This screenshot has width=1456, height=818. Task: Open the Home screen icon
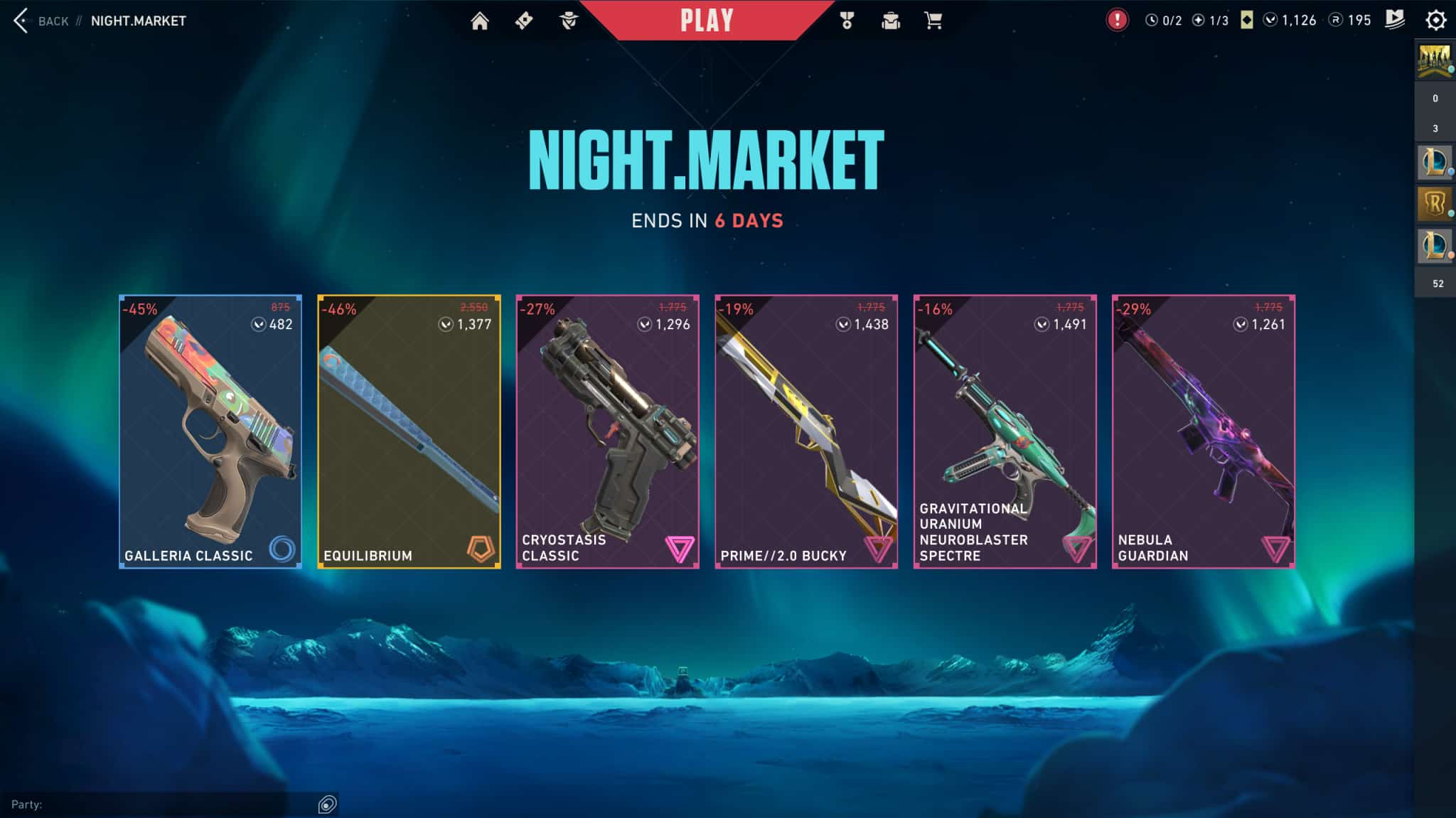480,21
